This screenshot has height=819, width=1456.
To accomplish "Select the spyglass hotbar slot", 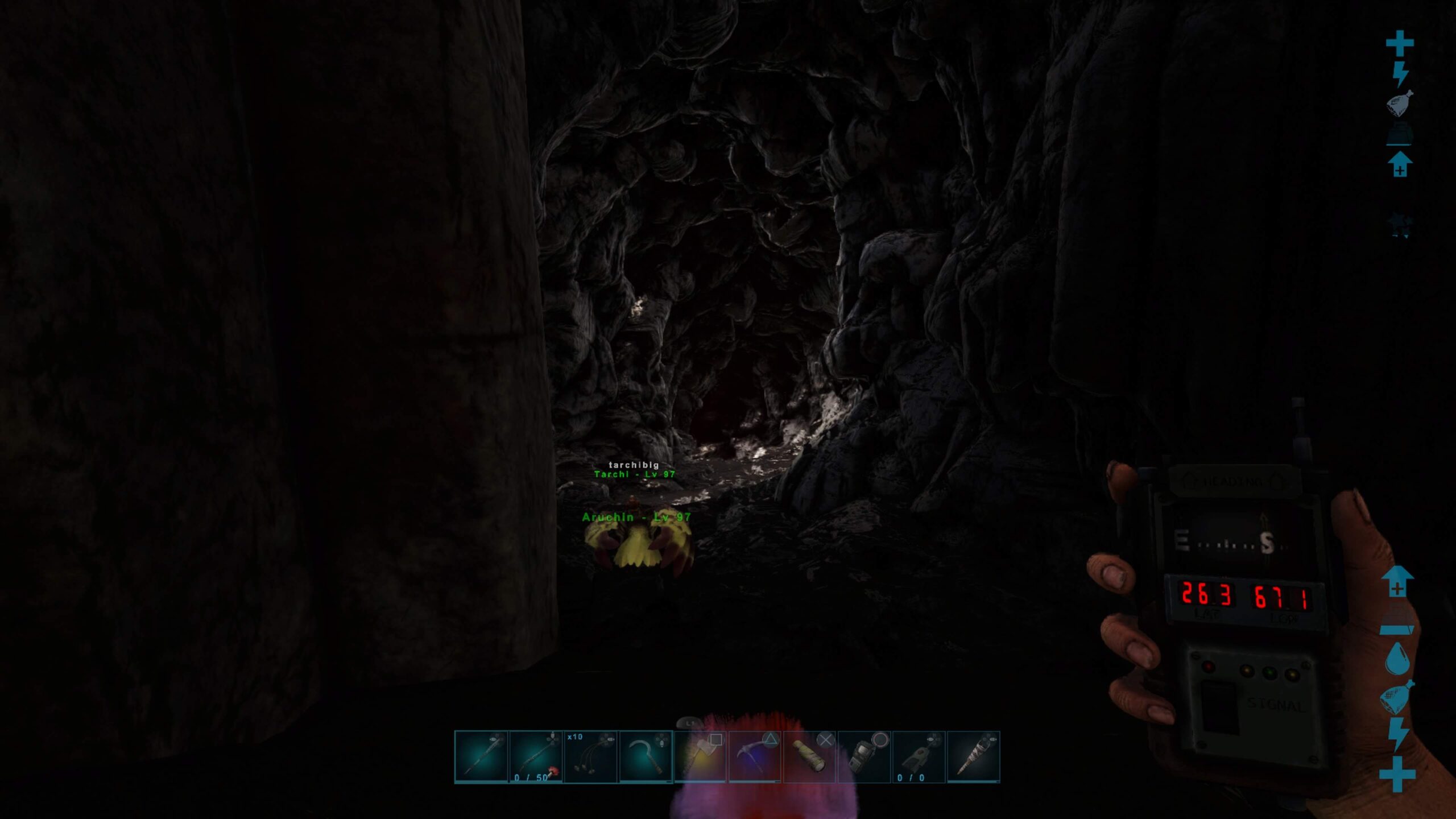I will point(809,757).
